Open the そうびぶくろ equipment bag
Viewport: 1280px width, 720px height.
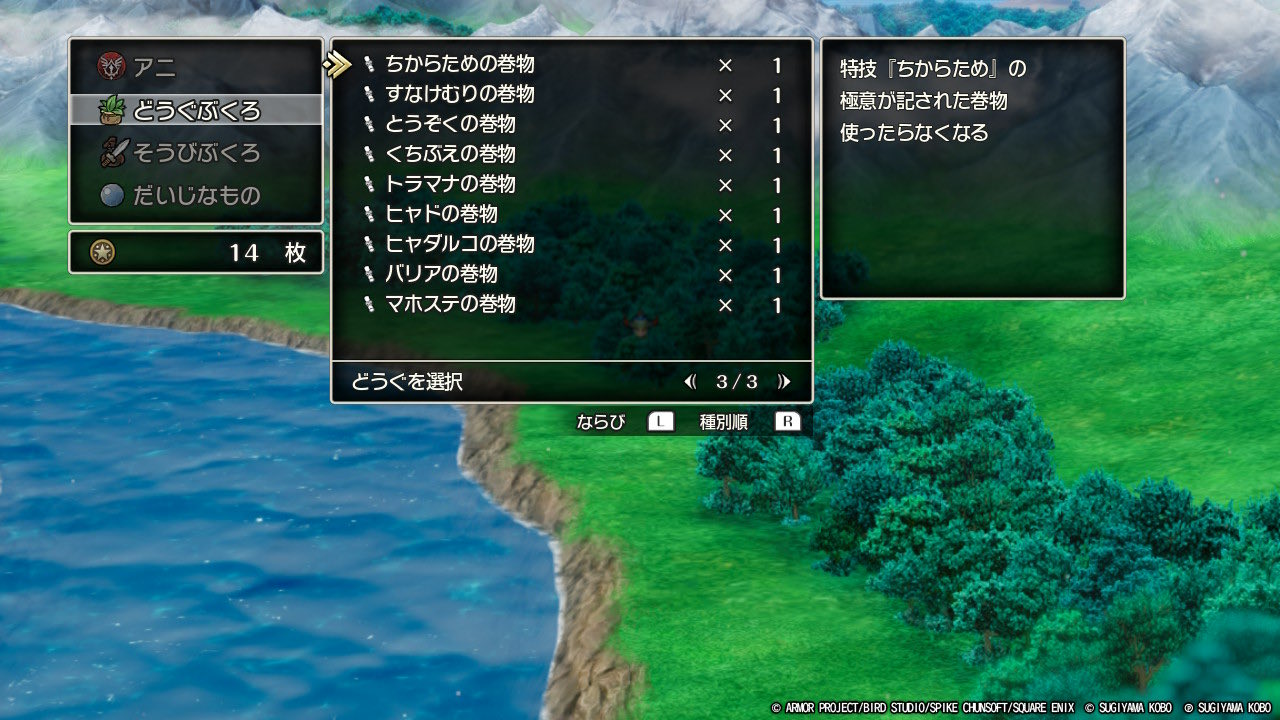click(196, 153)
